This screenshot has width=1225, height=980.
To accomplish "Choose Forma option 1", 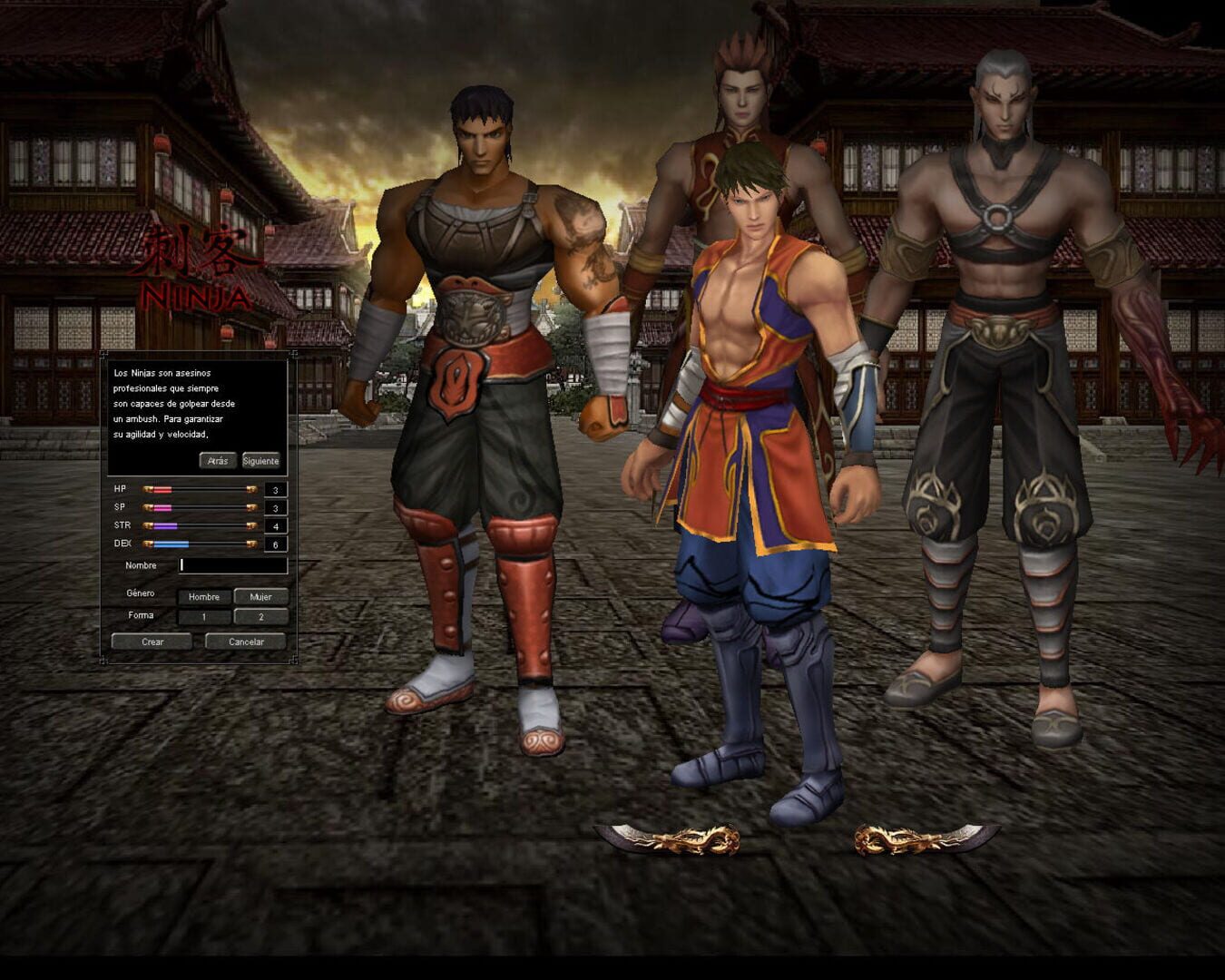I will [x=204, y=614].
